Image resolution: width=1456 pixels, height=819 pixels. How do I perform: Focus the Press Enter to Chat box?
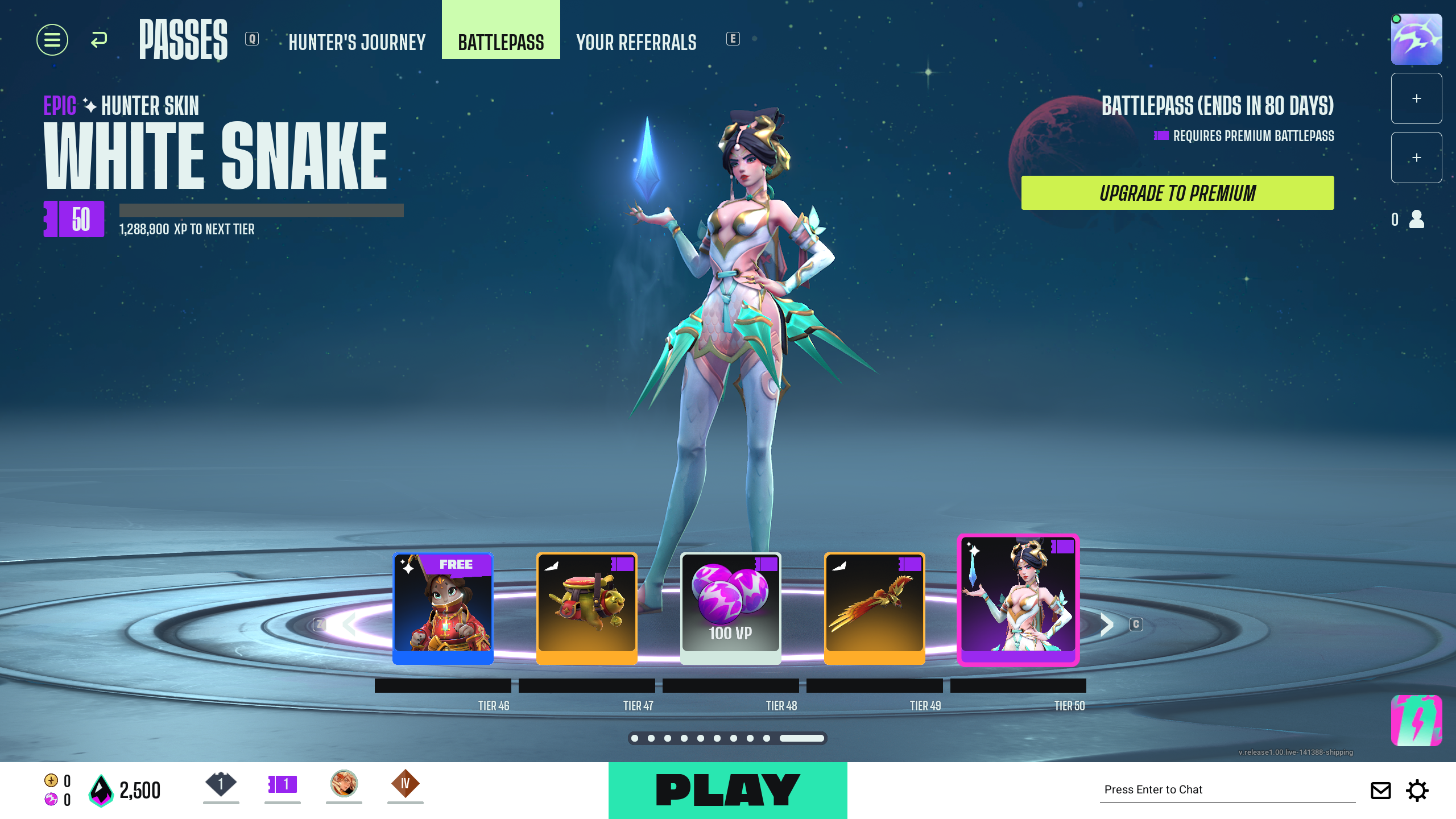tap(1227, 789)
